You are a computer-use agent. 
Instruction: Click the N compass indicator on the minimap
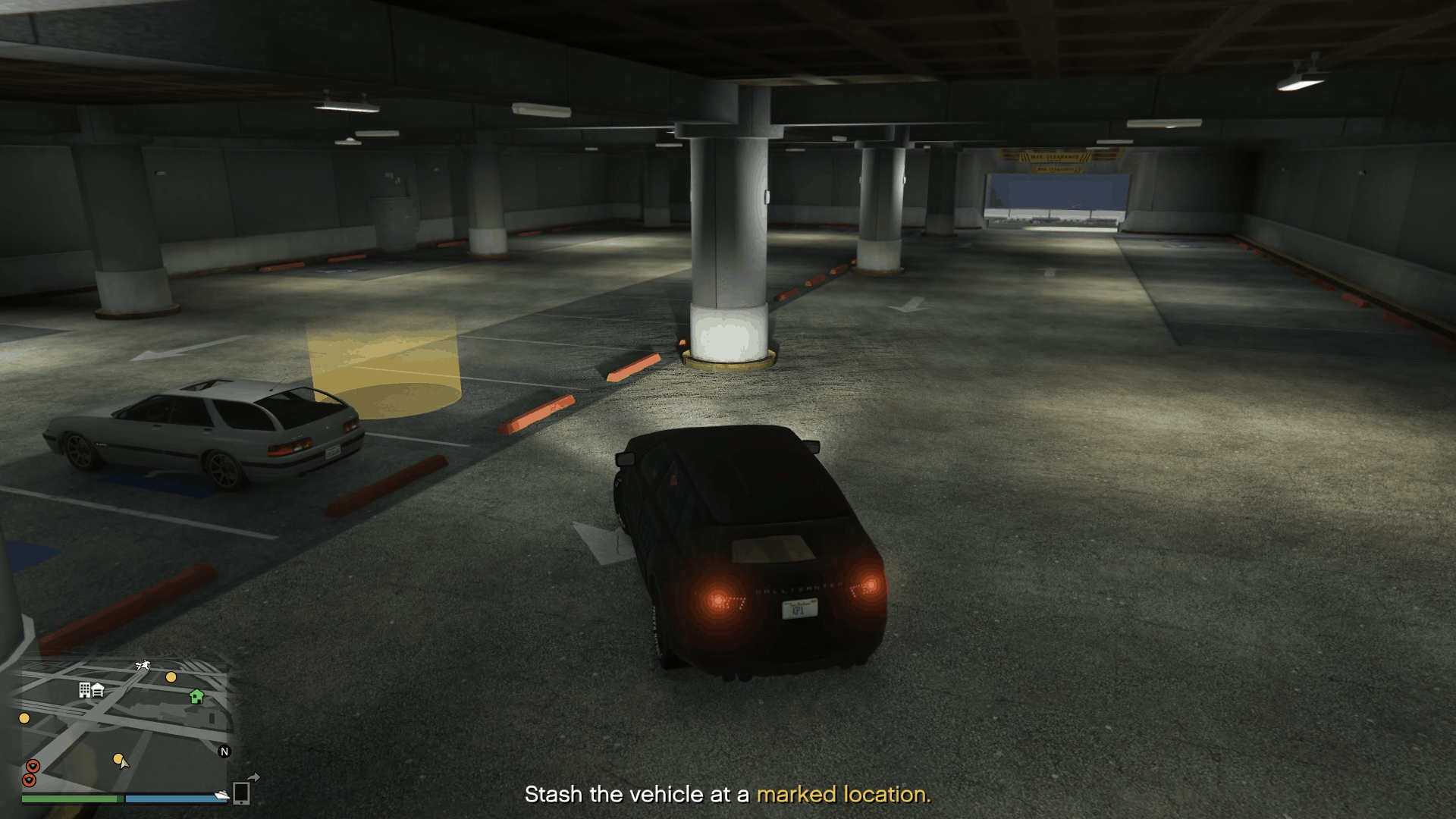pos(224,752)
